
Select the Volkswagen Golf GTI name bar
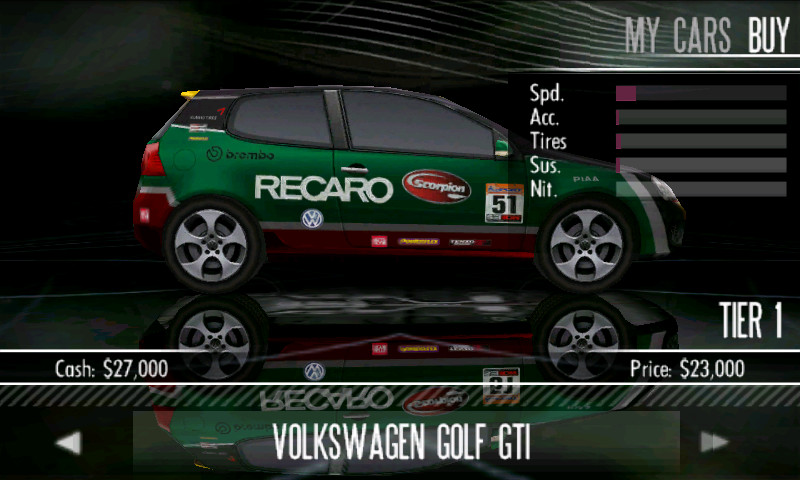(402, 442)
